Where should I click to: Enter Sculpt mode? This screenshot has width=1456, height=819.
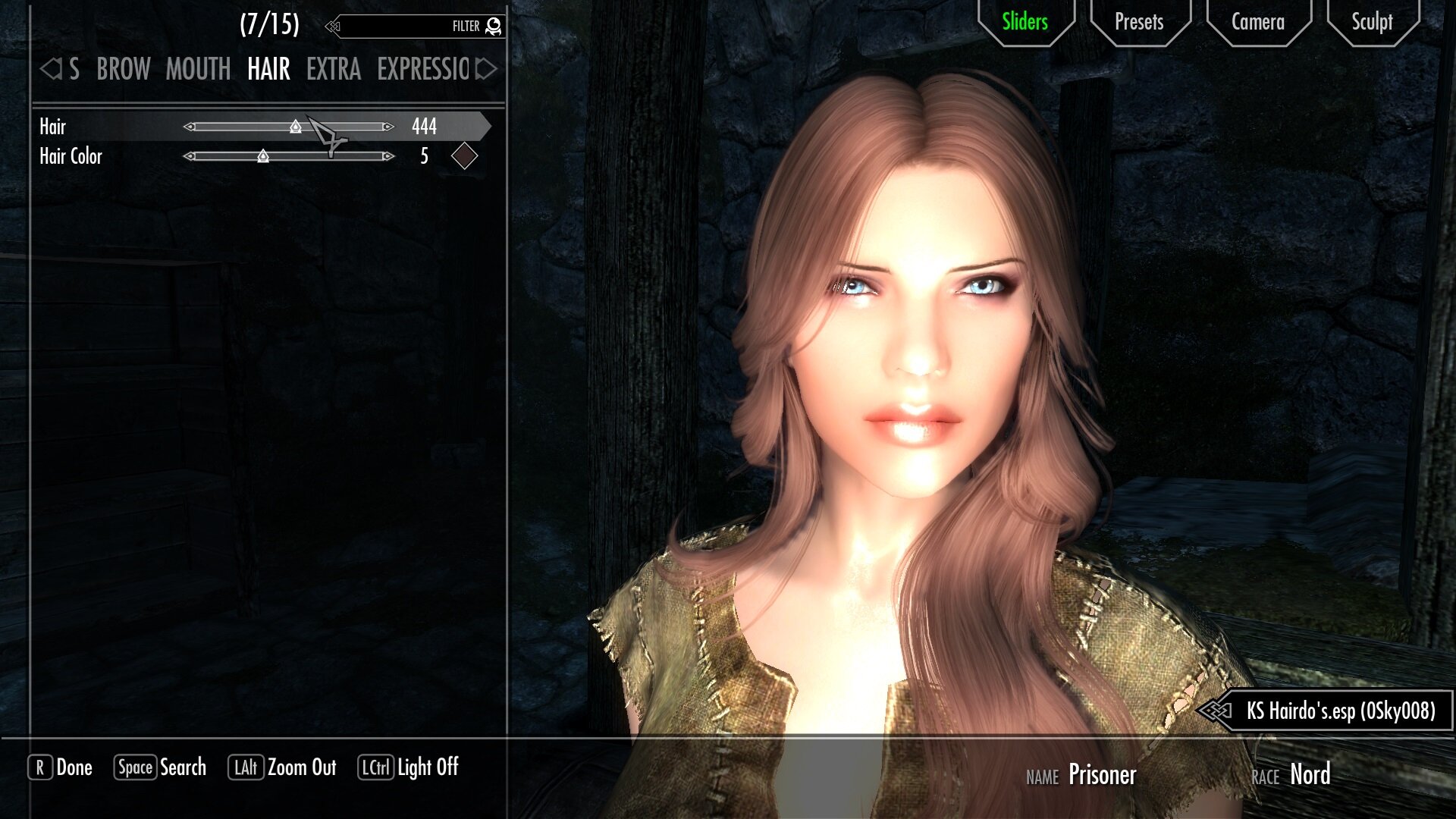point(1373,22)
